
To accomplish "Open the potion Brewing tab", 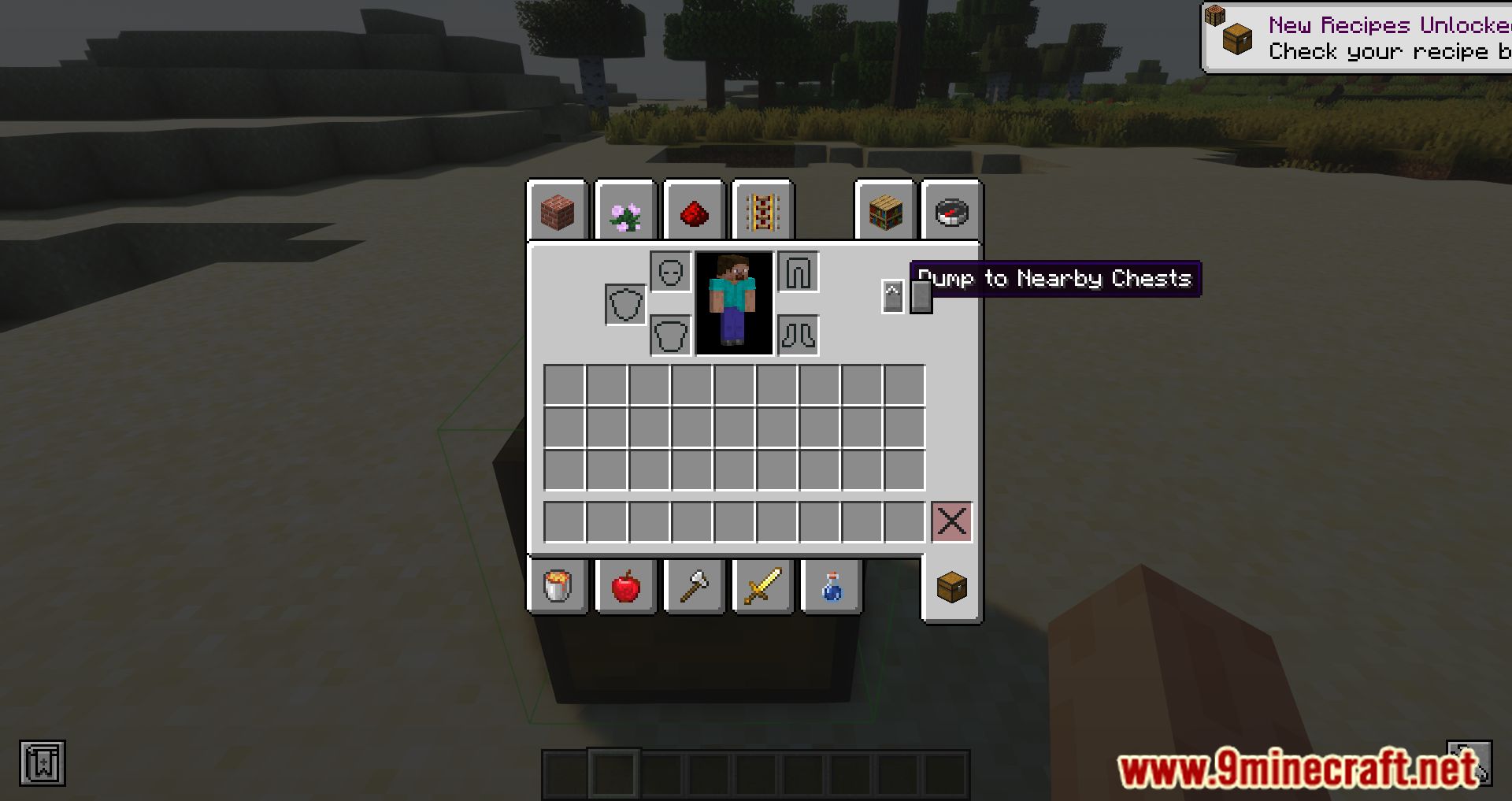I will pyautogui.click(x=831, y=586).
